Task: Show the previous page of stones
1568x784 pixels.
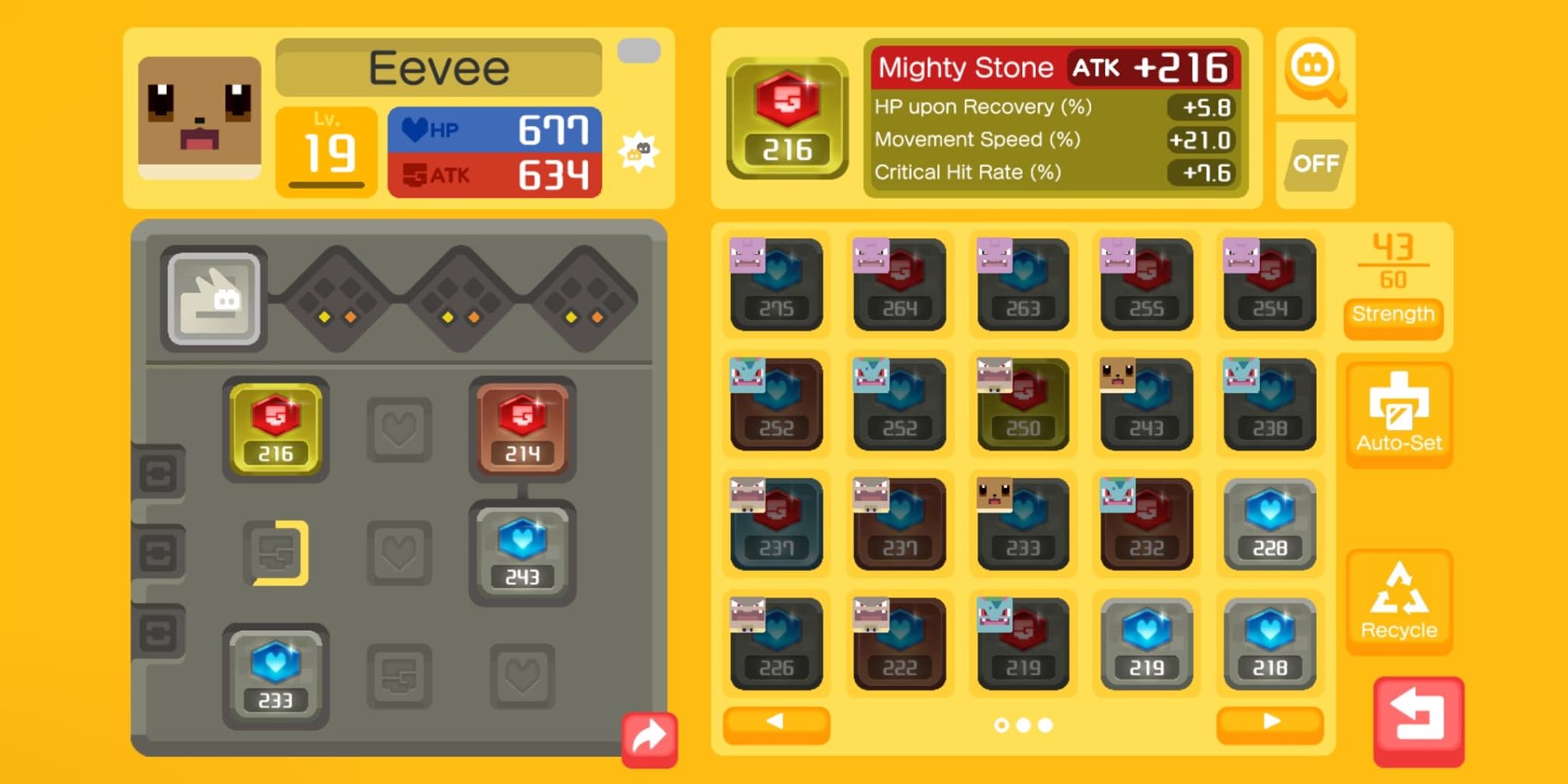Action: [776, 722]
